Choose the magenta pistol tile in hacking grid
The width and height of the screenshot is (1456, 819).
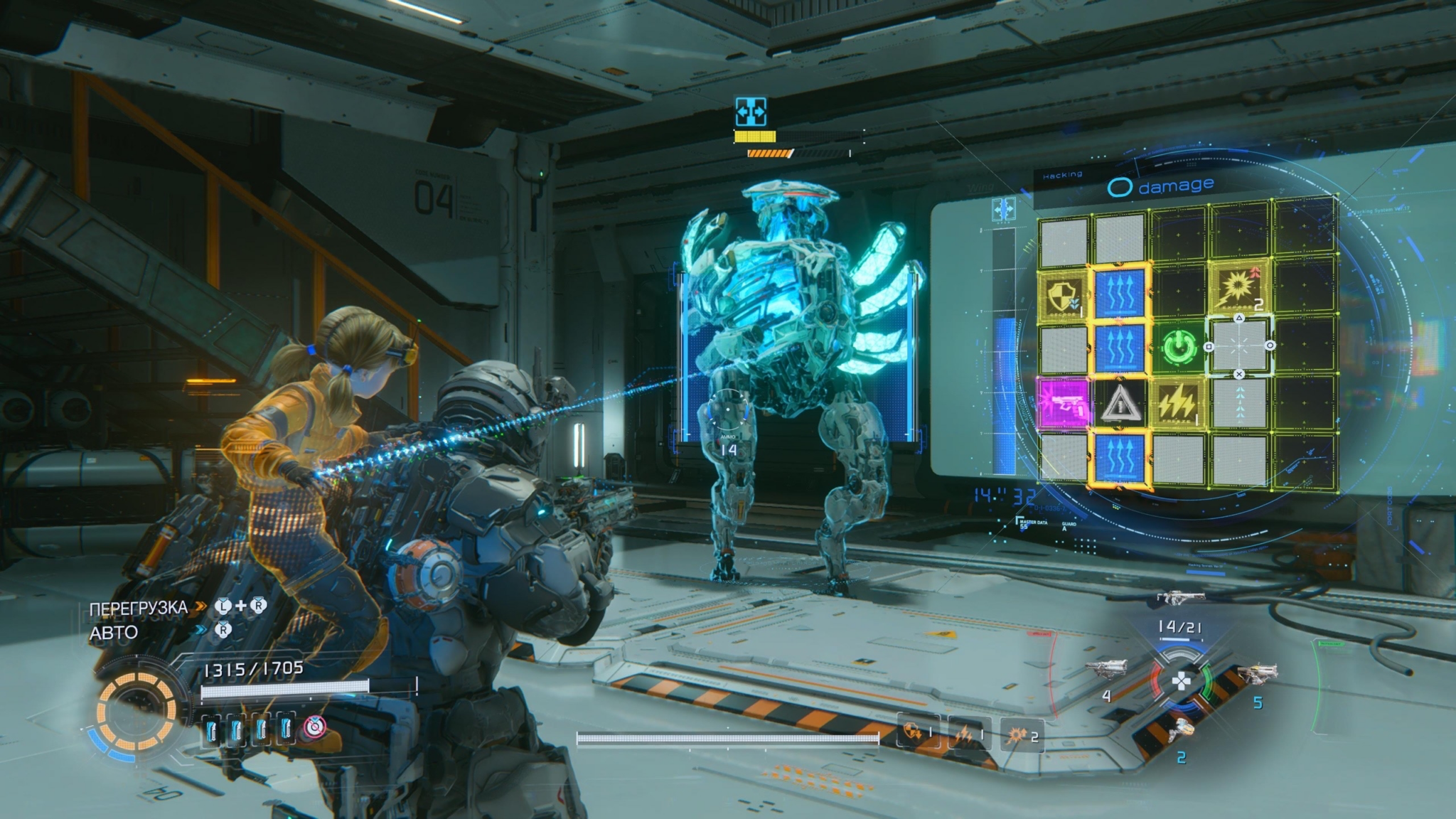point(1063,403)
